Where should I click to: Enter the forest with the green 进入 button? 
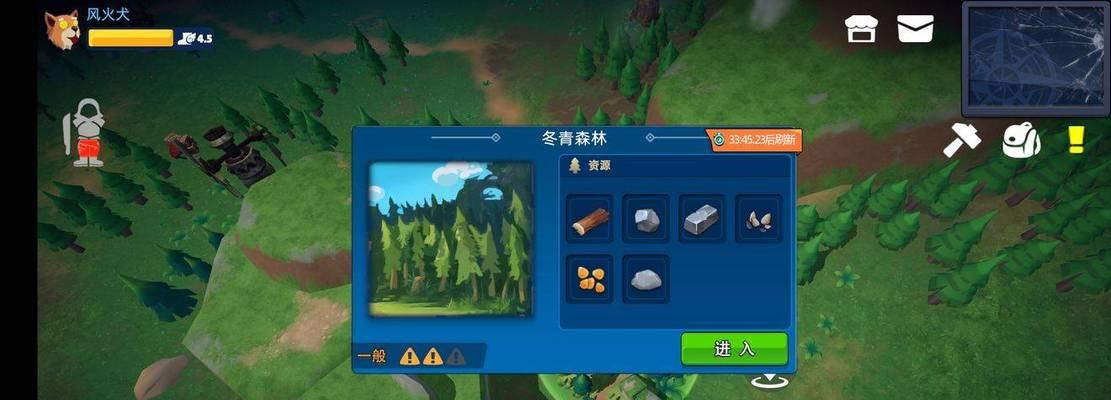pos(734,349)
